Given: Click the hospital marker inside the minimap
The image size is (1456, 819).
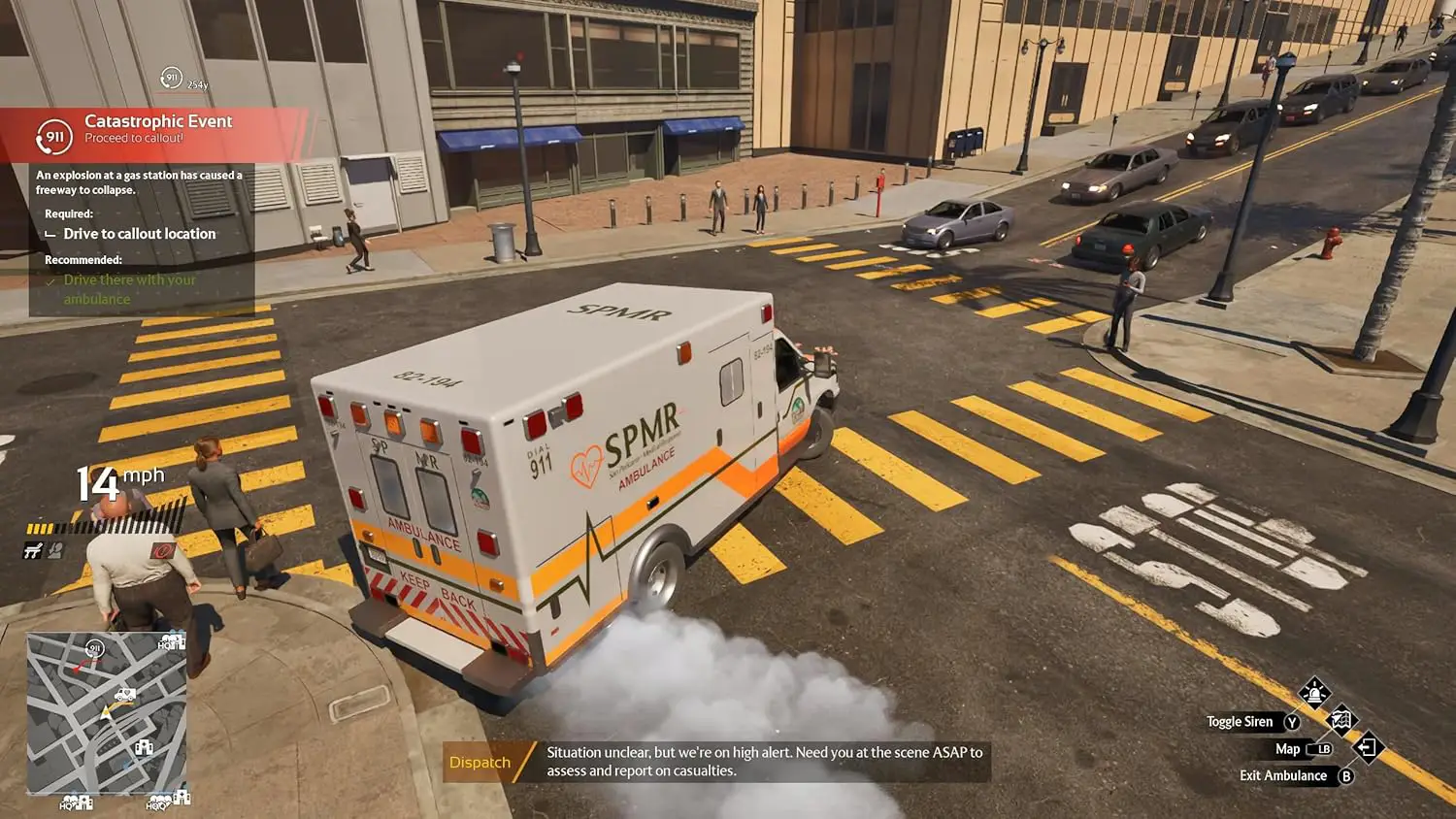Looking at the screenshot, I should 144,747.
